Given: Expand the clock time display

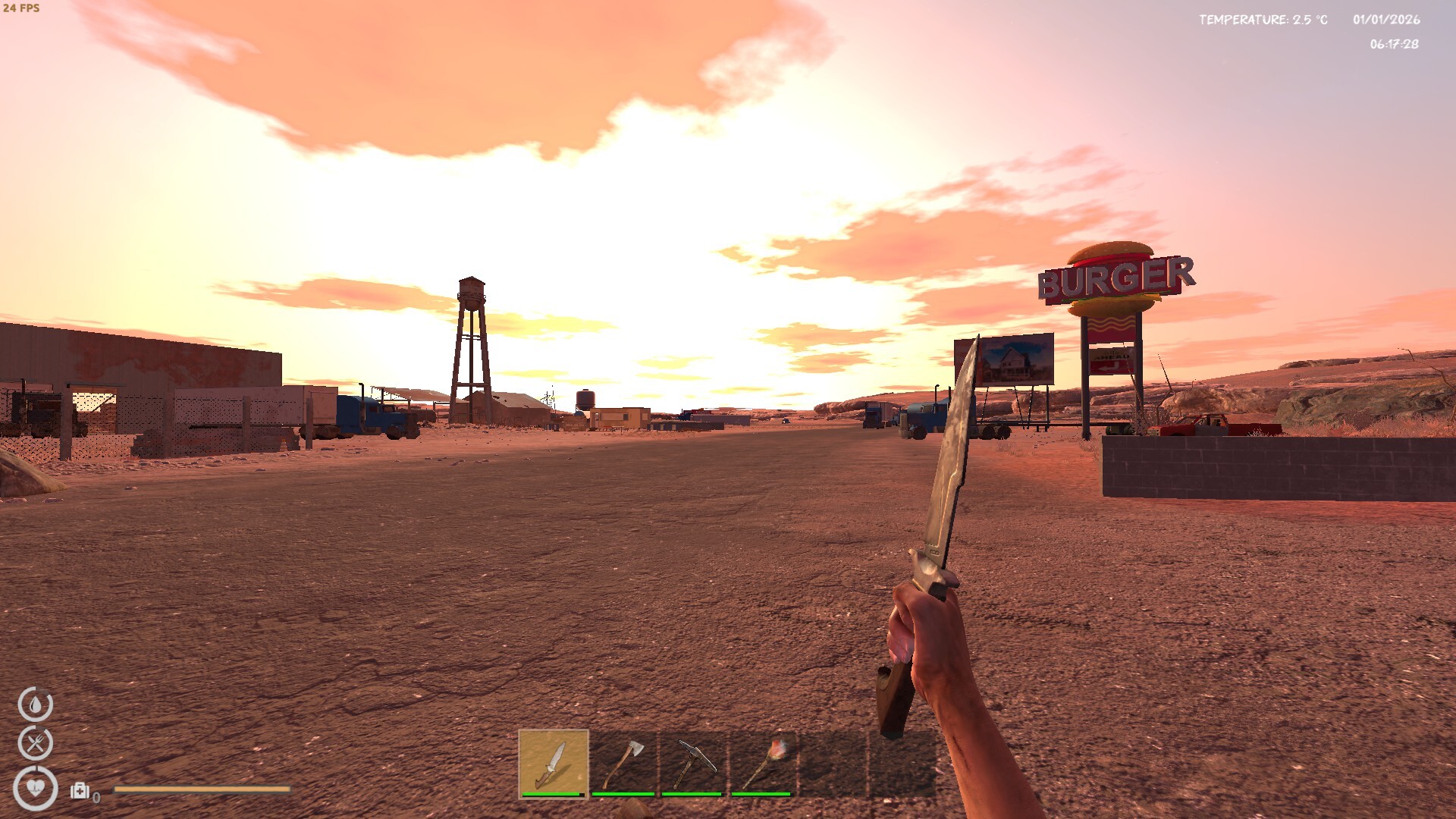Looking at the screenshot, I should (x=1393, y=45).
